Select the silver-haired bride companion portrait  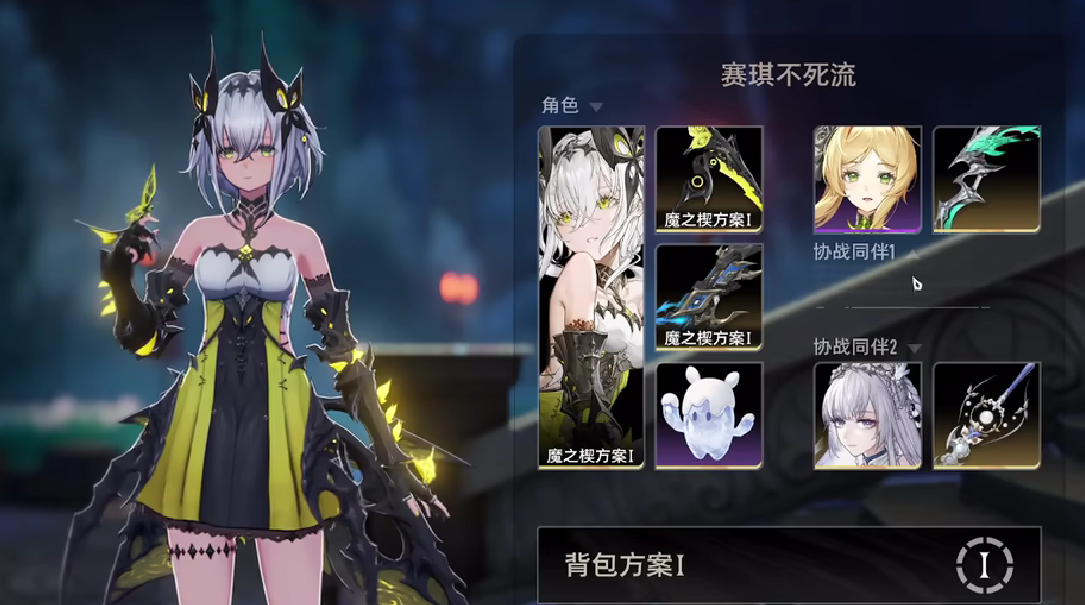point(868,415)
